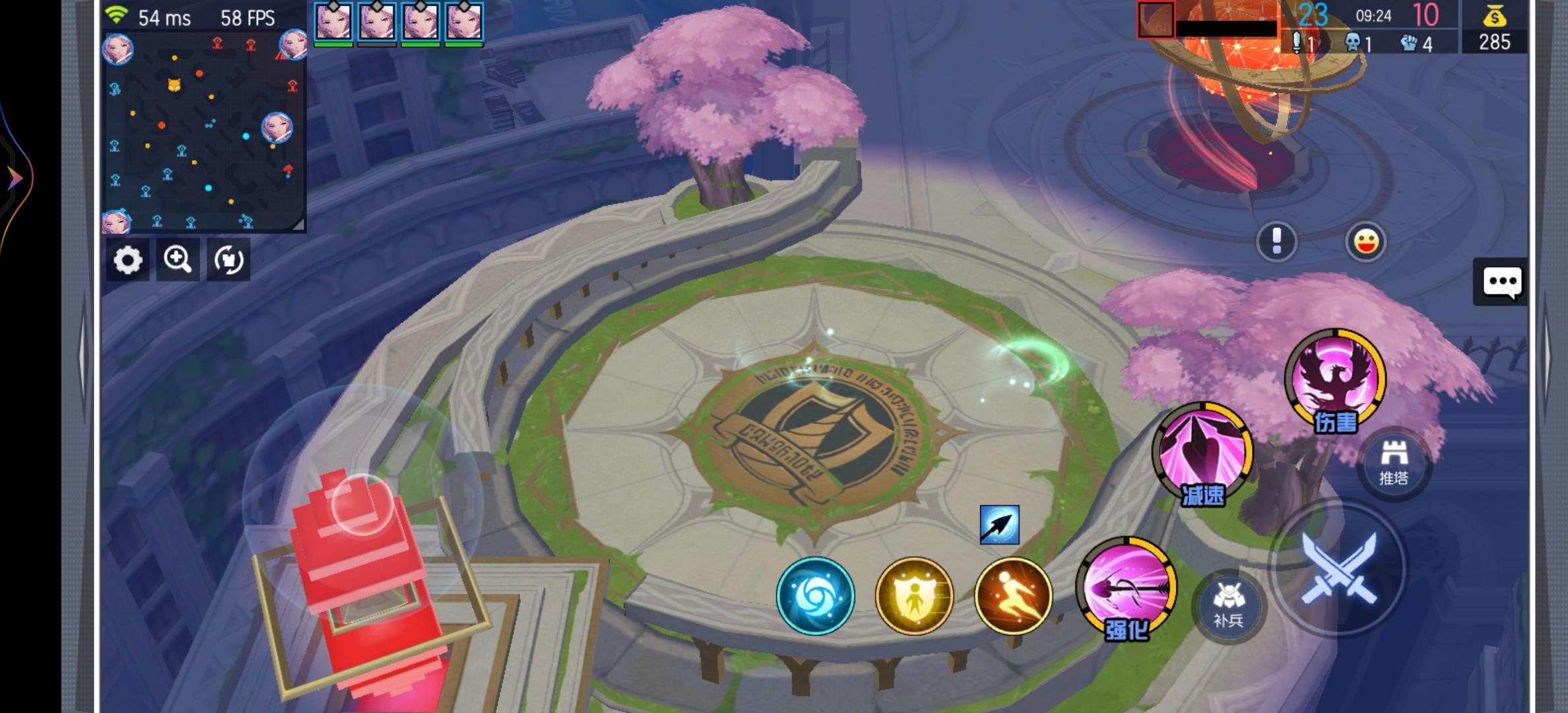The image size is (1568, 713).
Task: Expand the chat bubble on the right edge
Action: pyautogui.click(x=1502, y=281)
